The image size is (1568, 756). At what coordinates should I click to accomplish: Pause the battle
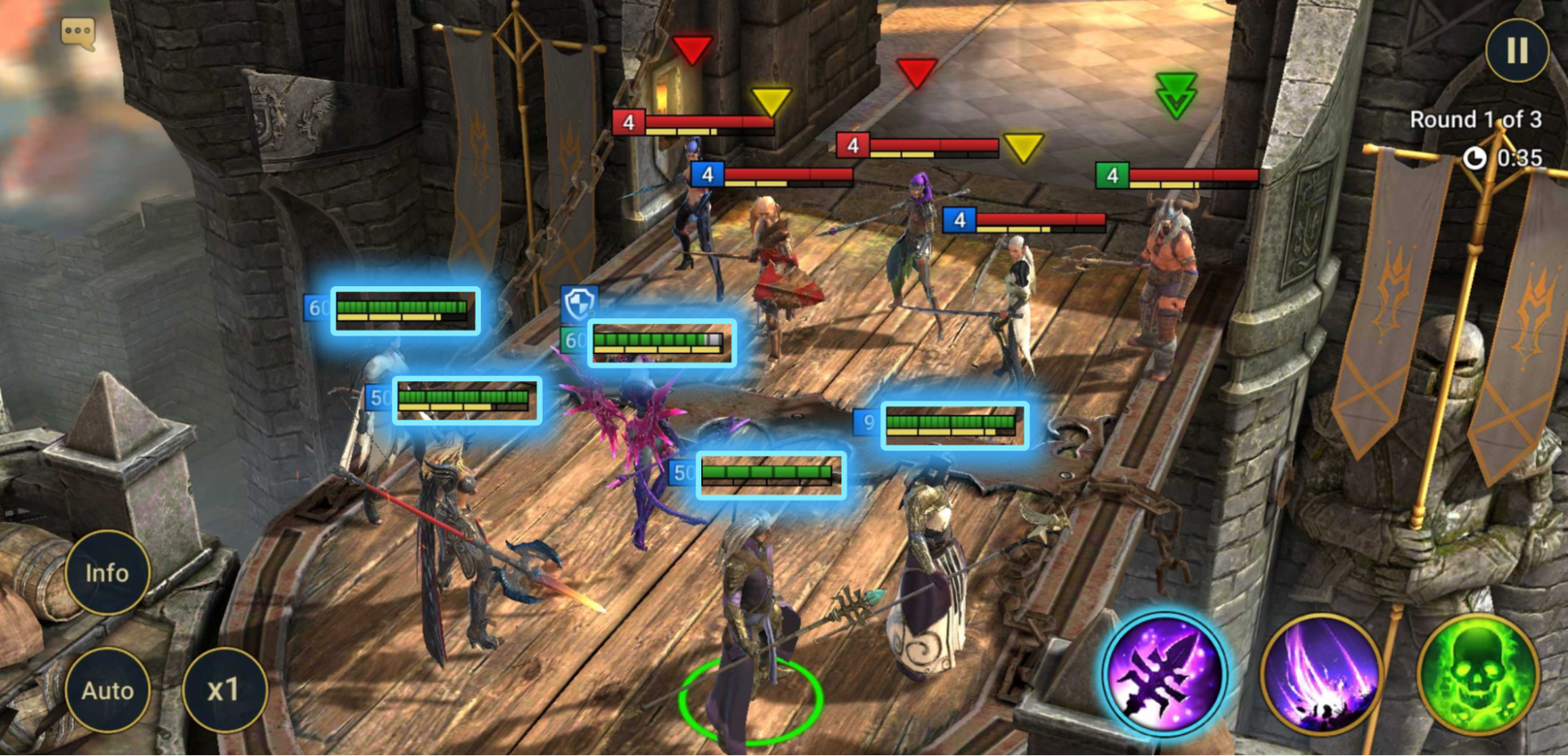click(1516, 51)
